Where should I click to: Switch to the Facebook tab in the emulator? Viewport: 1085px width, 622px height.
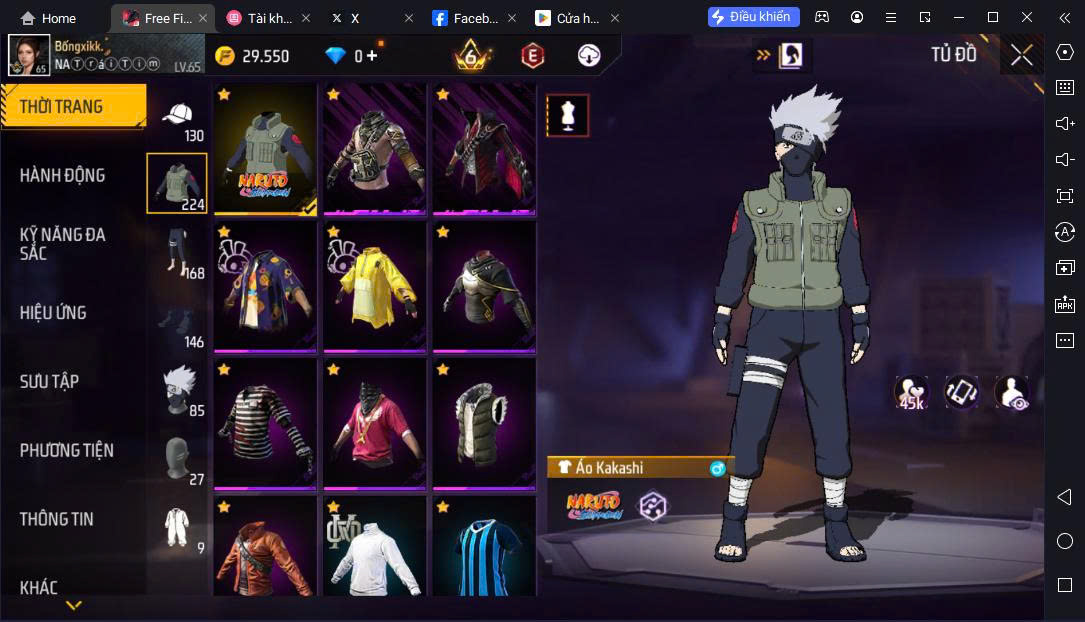click(x=467, y=18)
